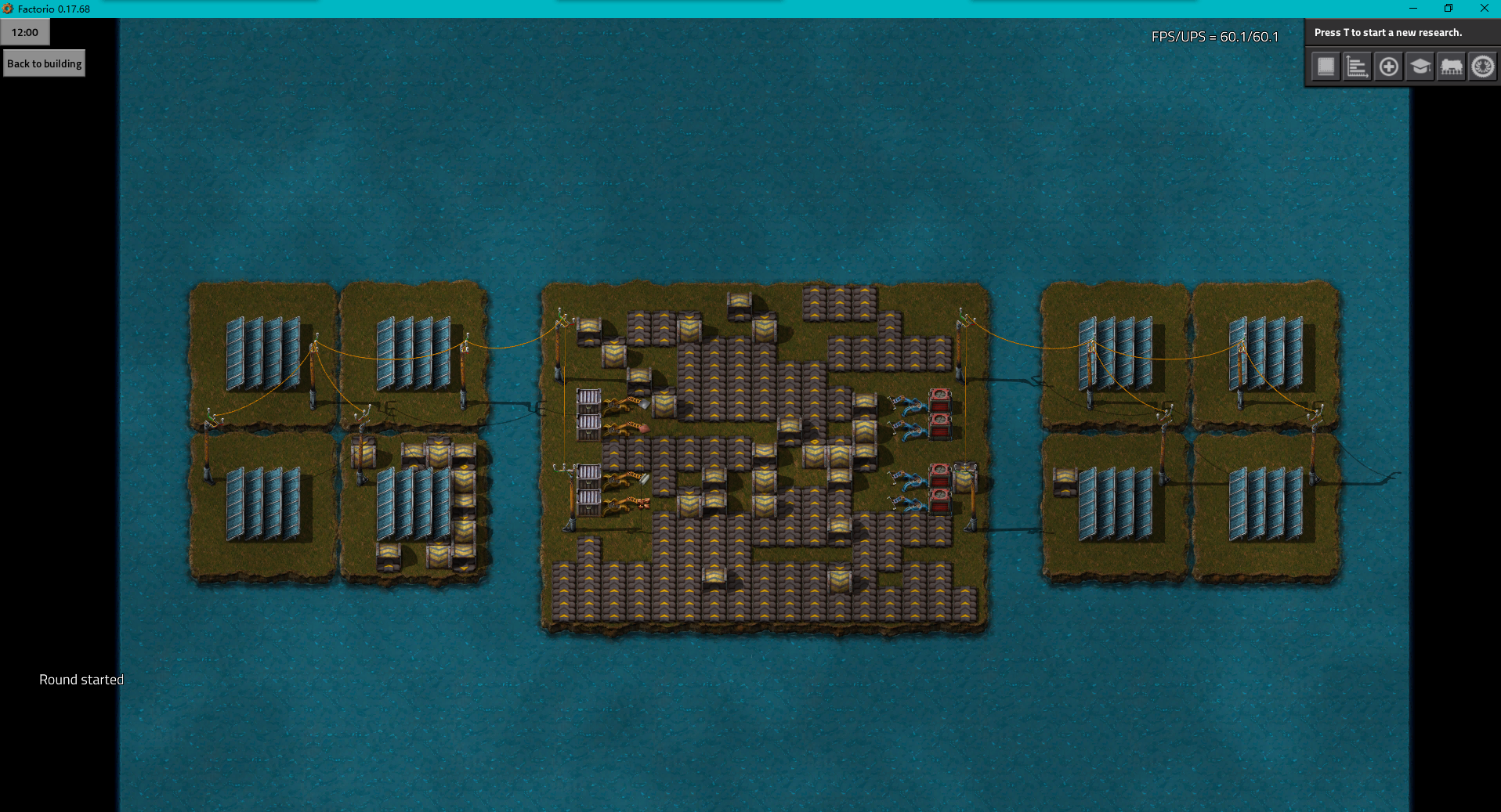Open the technology screen via graduation cap icon
This screenshot has width=1501, height=812.
point(1420,67)
